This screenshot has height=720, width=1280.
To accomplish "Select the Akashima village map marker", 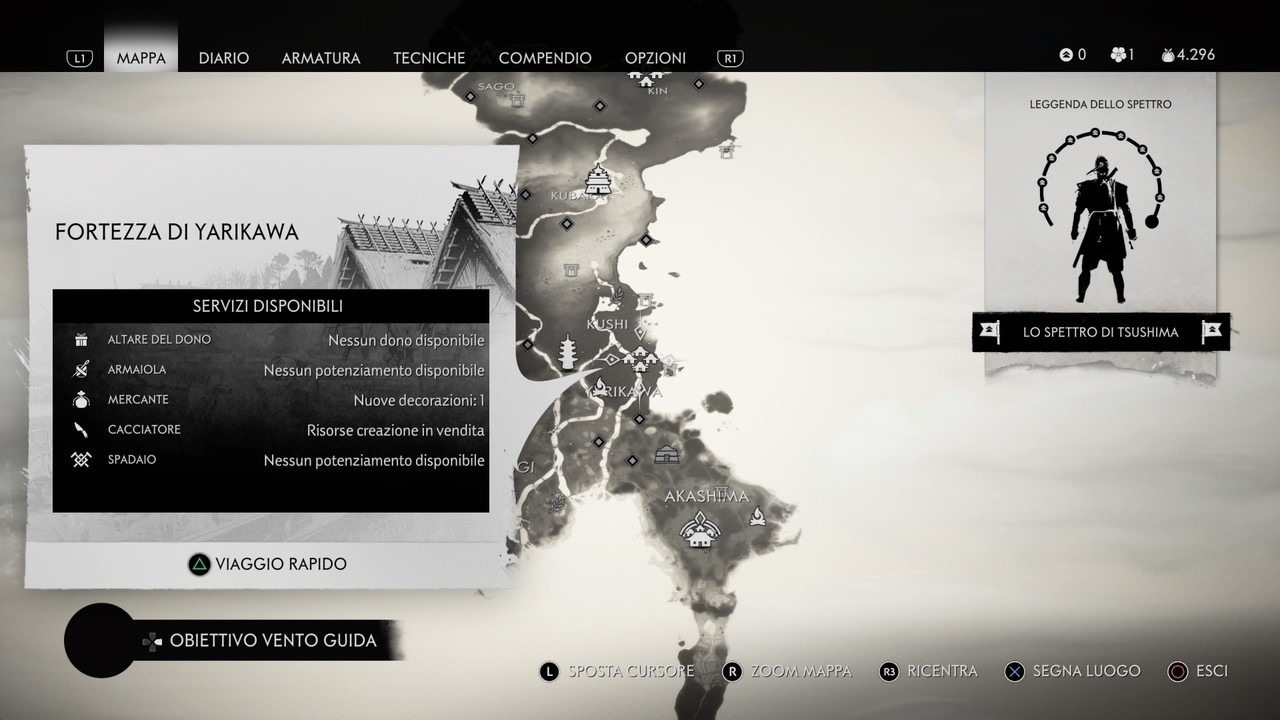I will coord(699,530).
